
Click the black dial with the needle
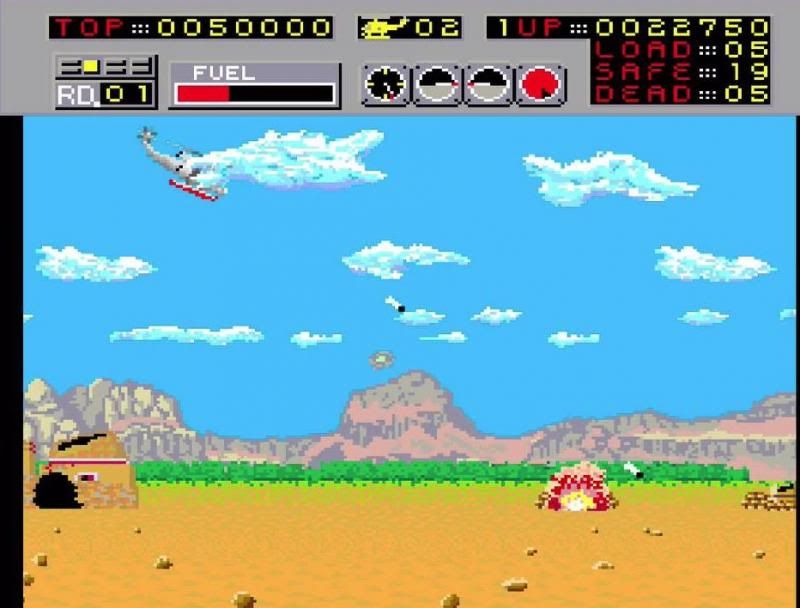coord(385,85)
